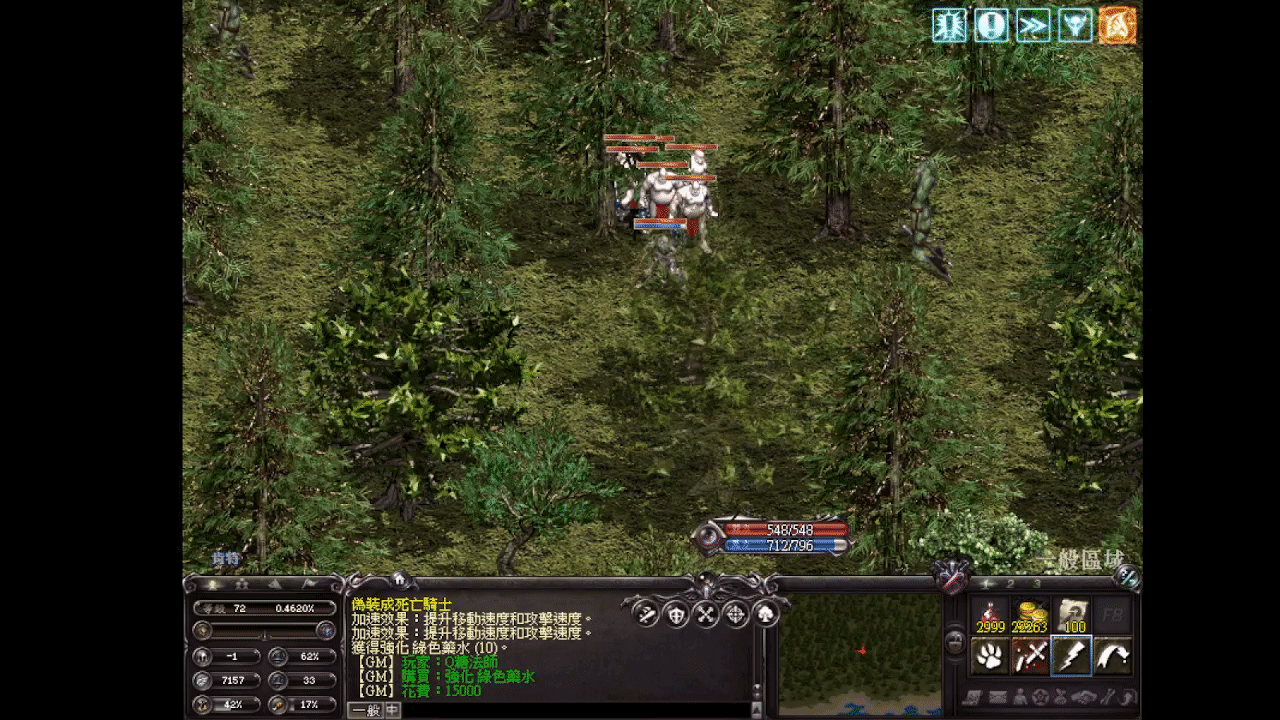Select the paw attack skill icon
The width and height of the screenshot is (1280, 720).
989,656
